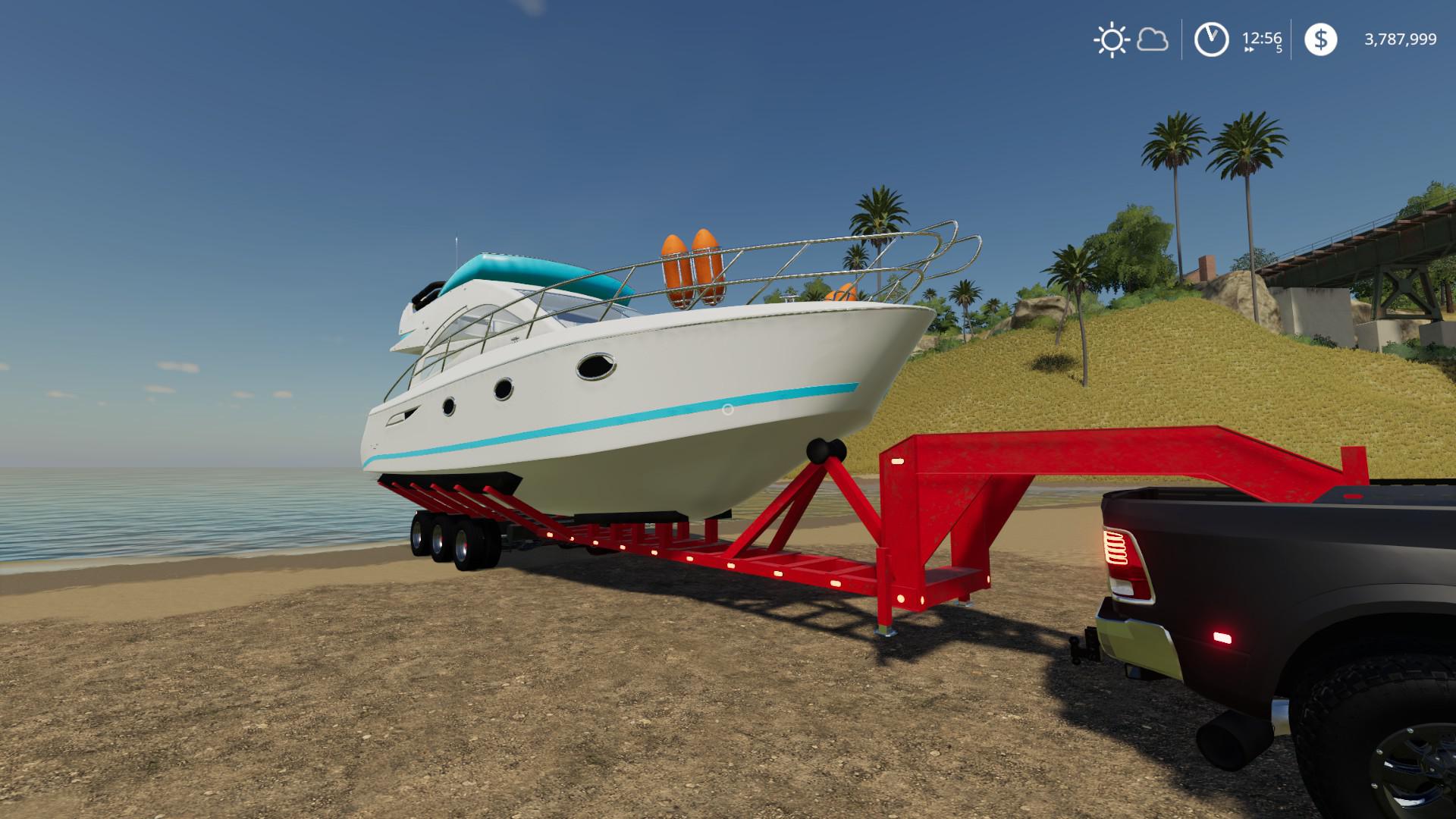This screenshot has width=1456, height=819.
Task: Click the divider between weather and clock
Action: (x=1180, y=41)
